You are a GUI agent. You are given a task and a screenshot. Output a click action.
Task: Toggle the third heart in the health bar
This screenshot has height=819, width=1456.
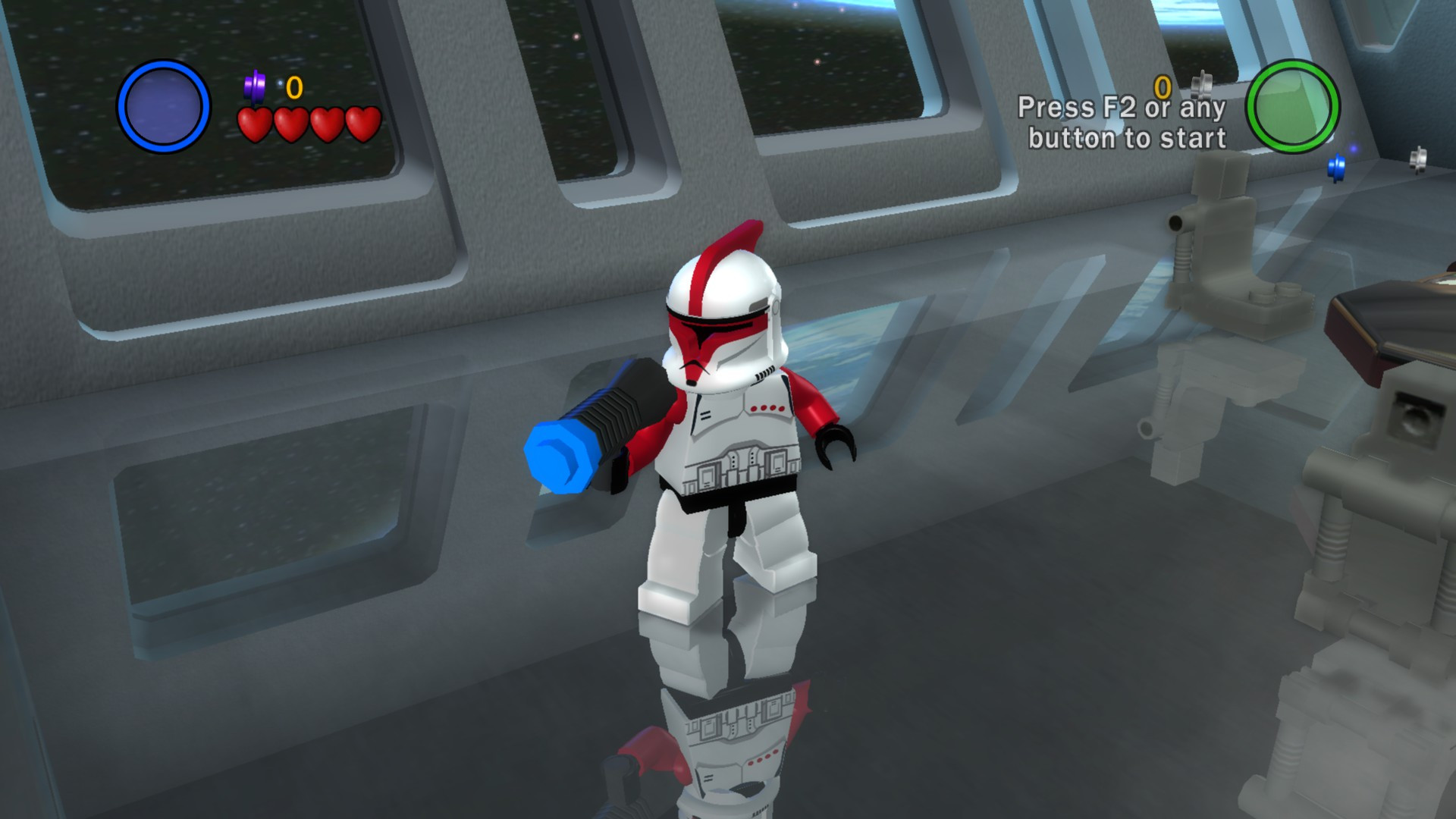(325, 121)
